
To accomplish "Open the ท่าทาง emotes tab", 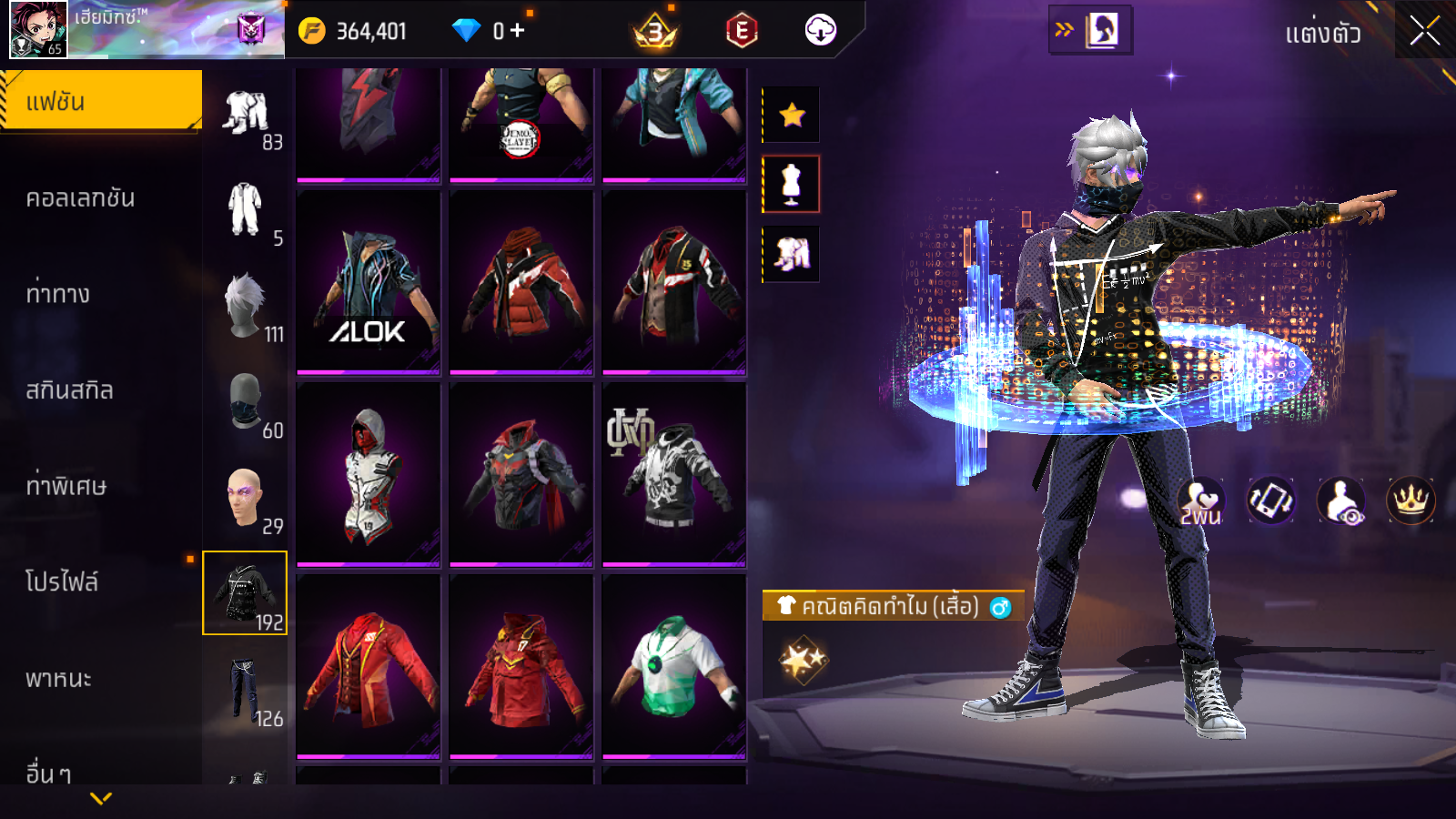I will click(x=58, y=294).
